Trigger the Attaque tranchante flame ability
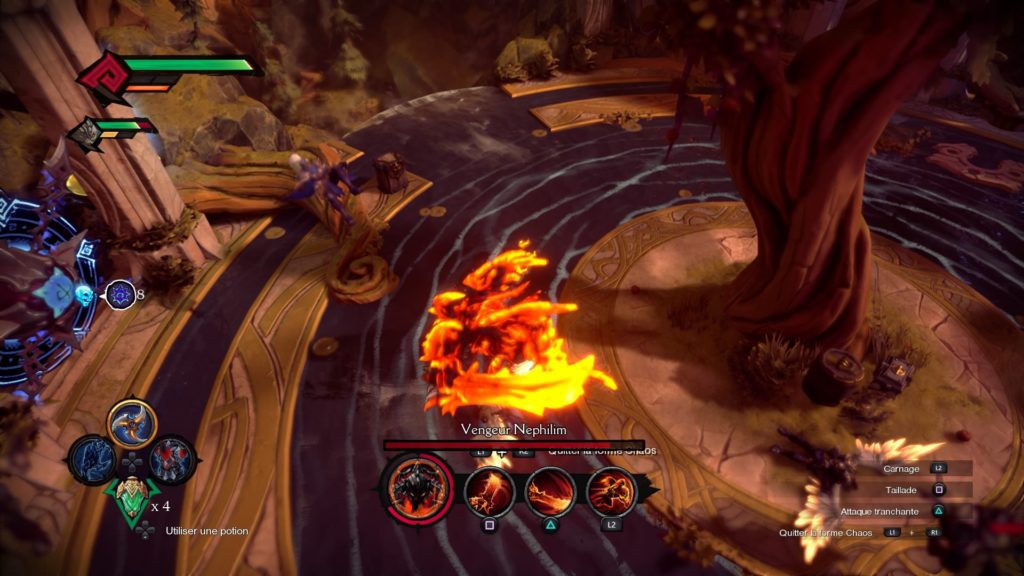Viewport: 1024px width, 576px height. [550, 491]
